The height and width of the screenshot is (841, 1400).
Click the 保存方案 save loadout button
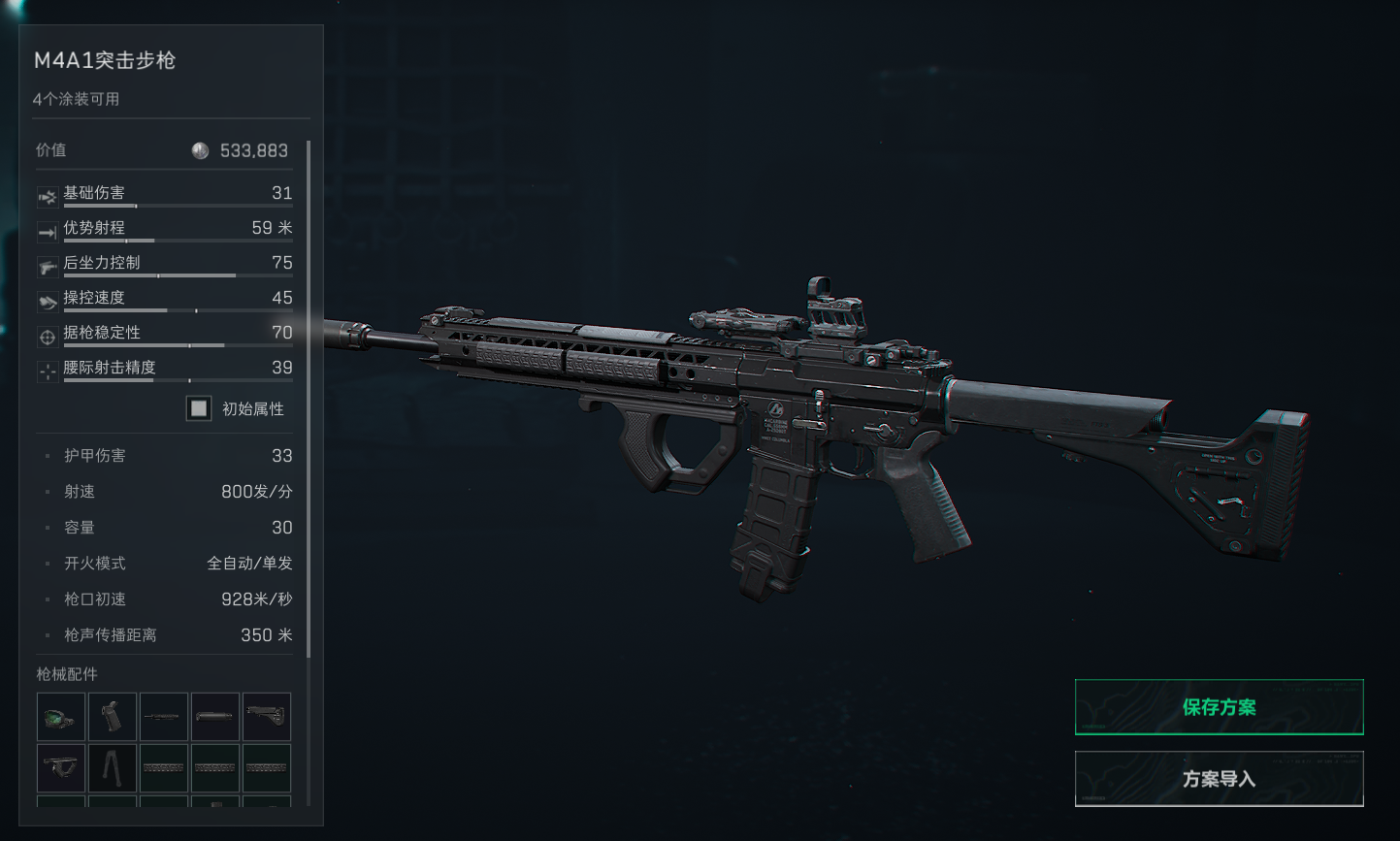click(x=1219, y=707)
